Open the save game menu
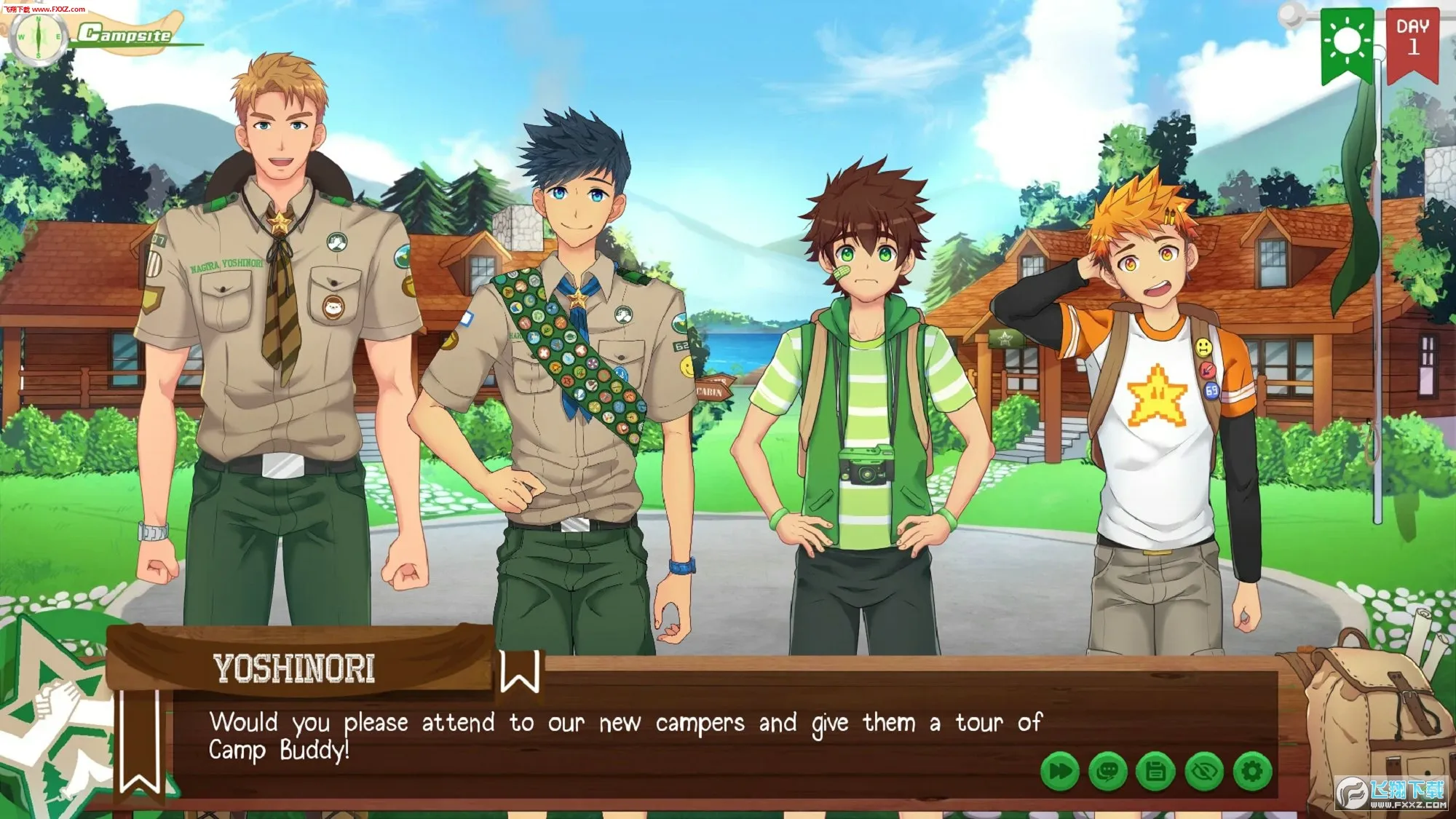Screen dimensions: 1456x819 coord(1156,771)
